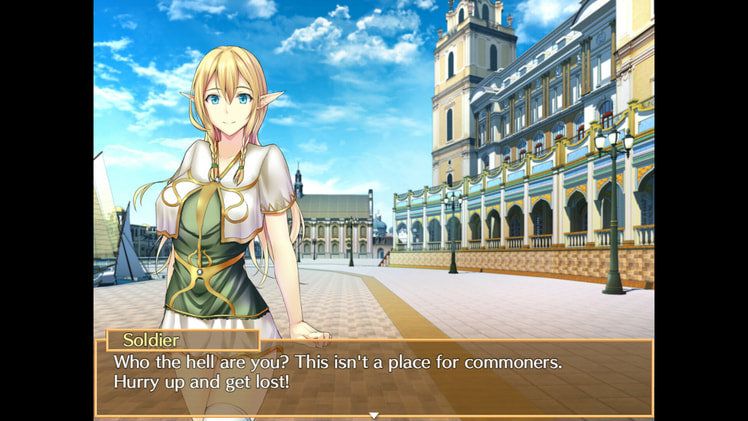
Task: Click the dialogue box to continue
Action: coord(374,377)
